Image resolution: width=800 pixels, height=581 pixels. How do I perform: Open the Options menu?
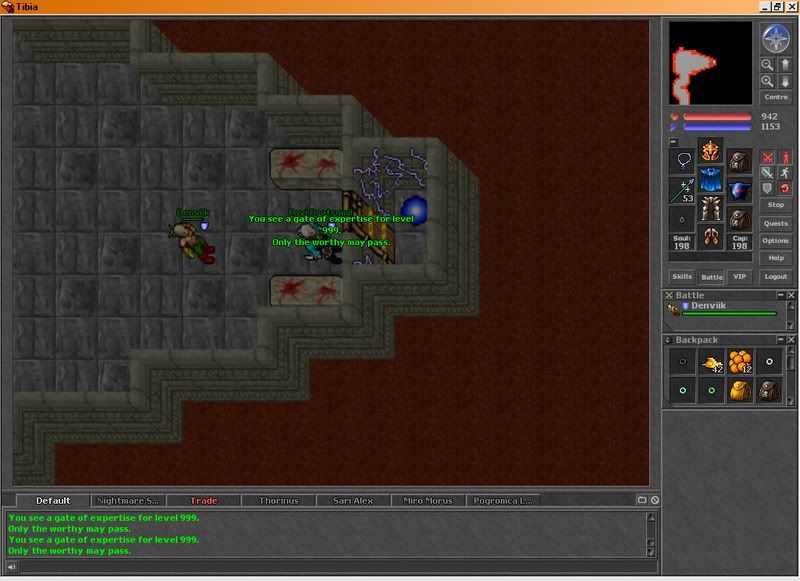coord(776,241)
